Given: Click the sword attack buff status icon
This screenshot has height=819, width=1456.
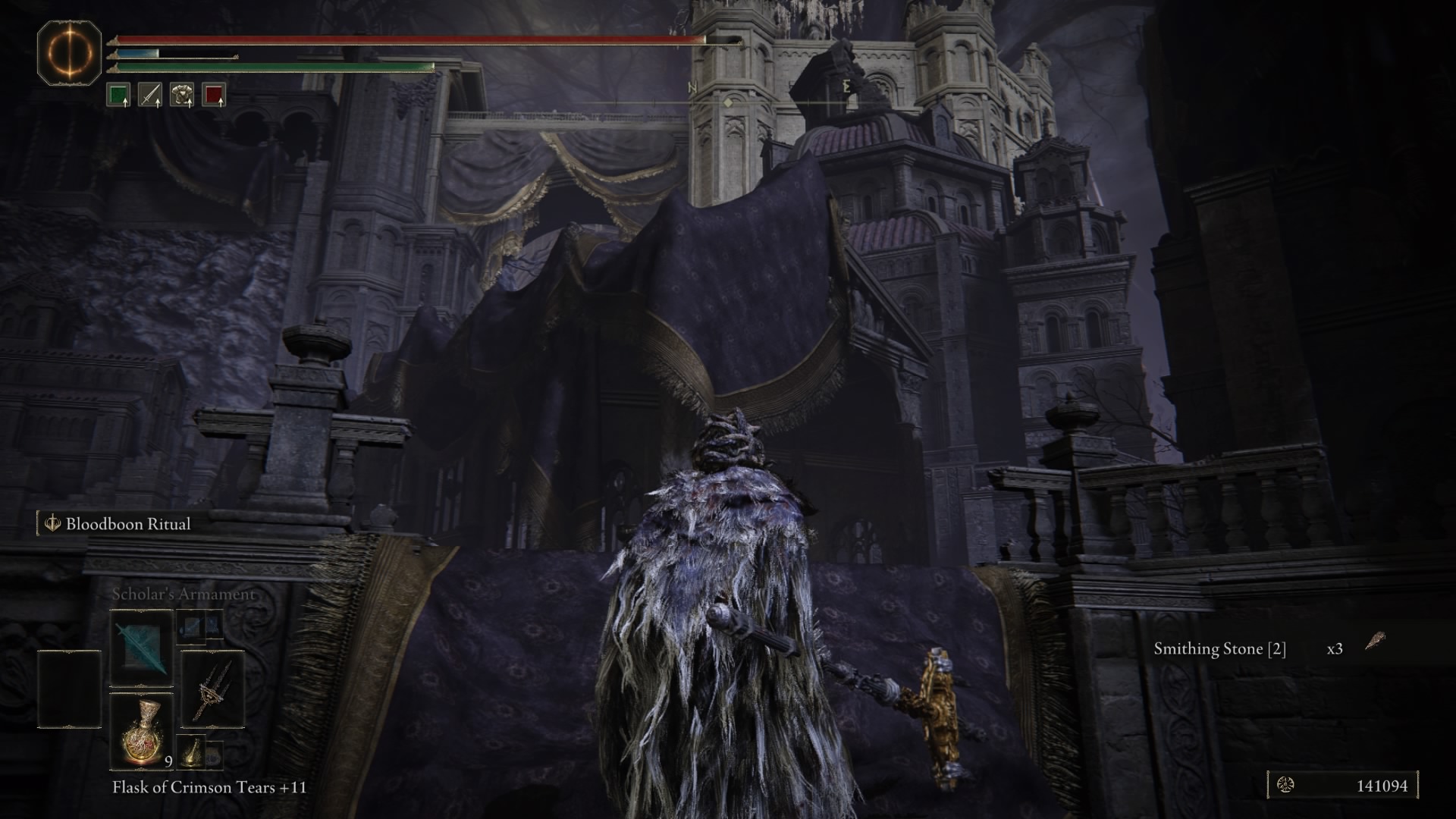Looking at the screenshot, I should [x=150, y=96].
